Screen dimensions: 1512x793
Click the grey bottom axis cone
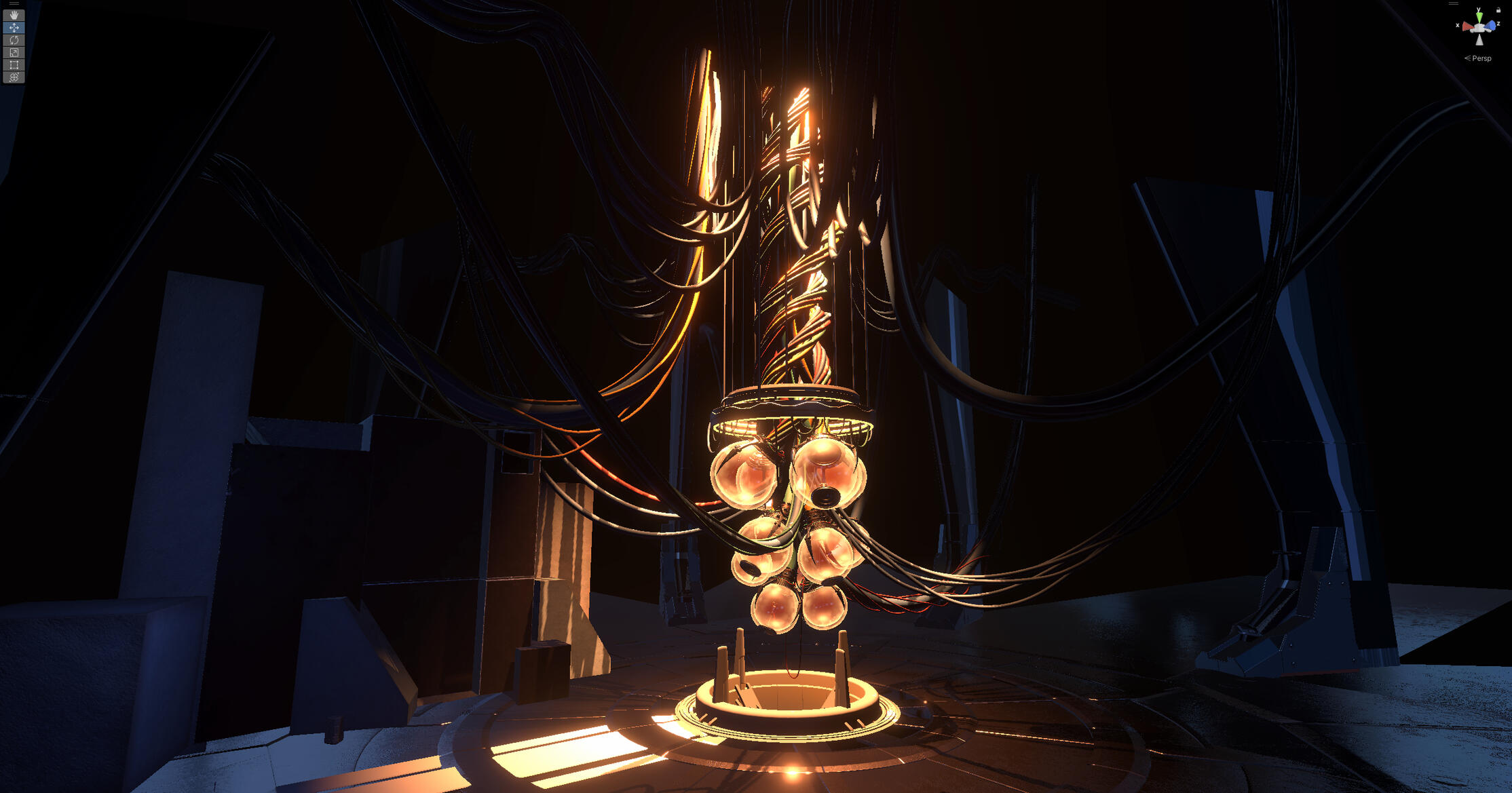(1479, 40)
